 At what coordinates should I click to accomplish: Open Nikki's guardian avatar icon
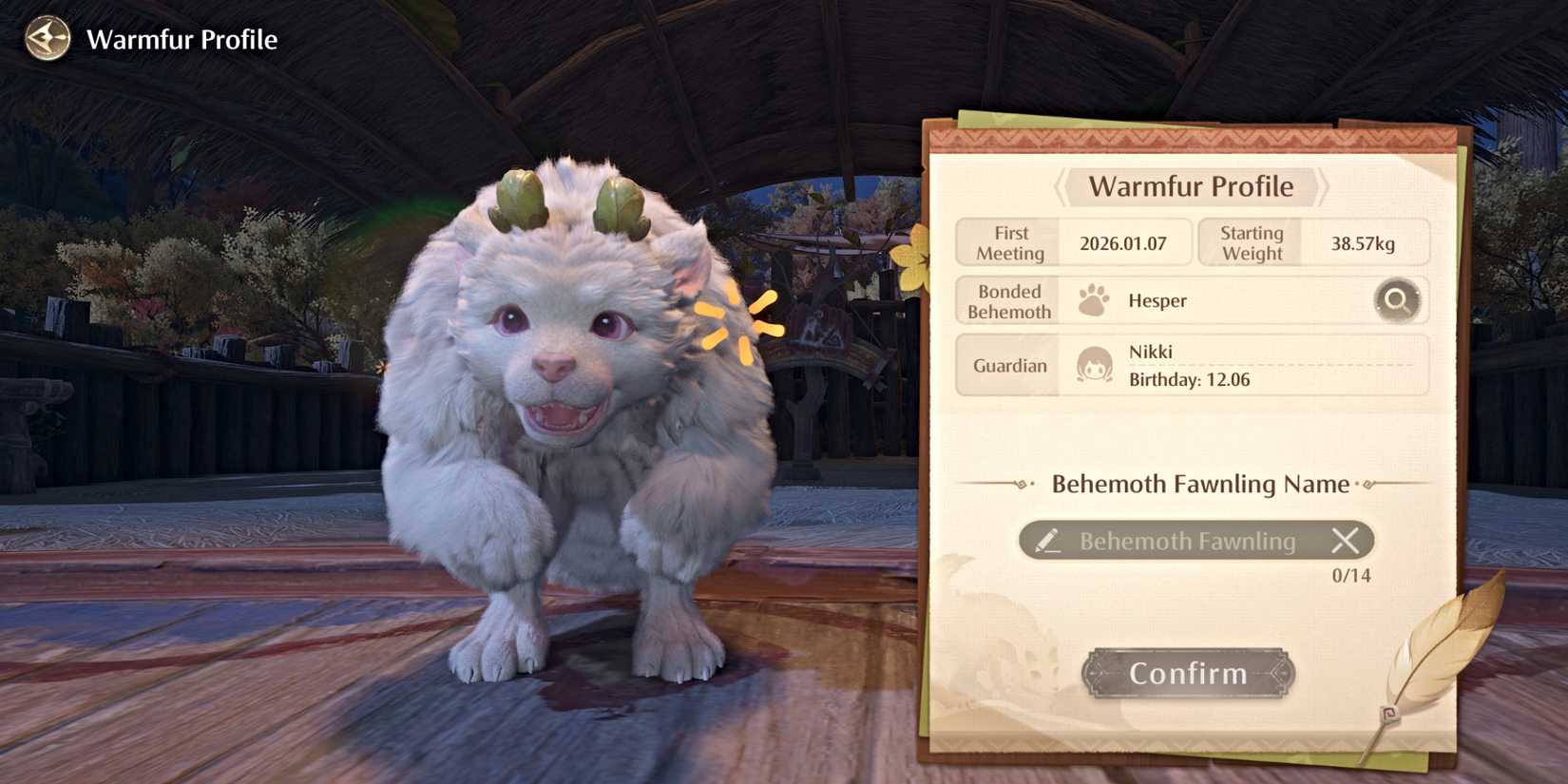pos(1093,365)
